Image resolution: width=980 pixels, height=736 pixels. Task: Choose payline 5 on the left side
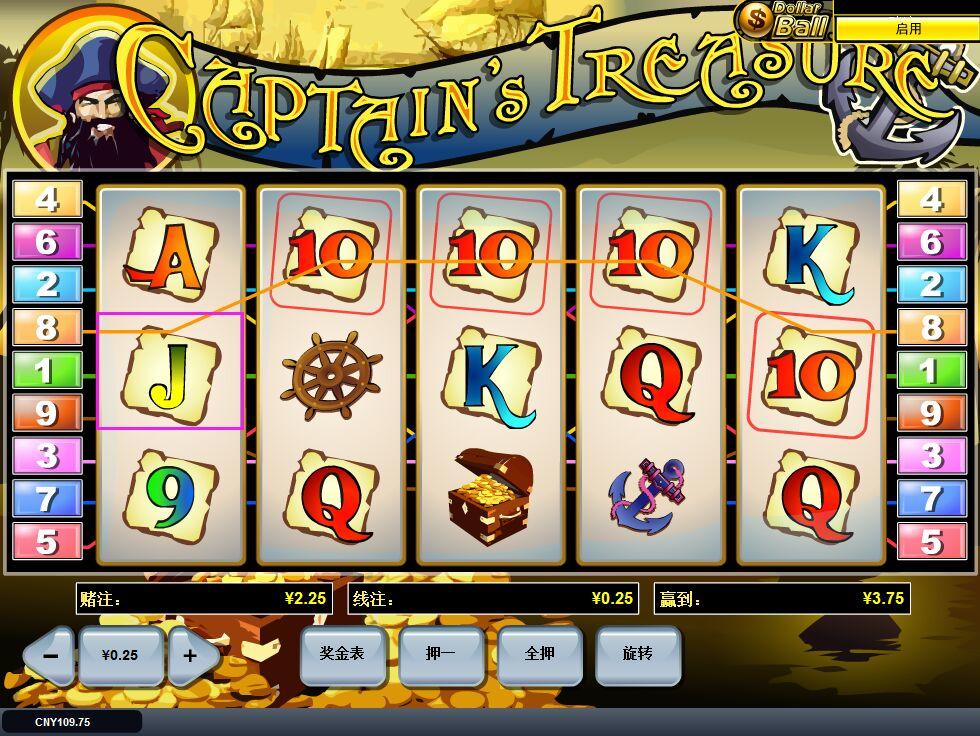pos(47,542)
